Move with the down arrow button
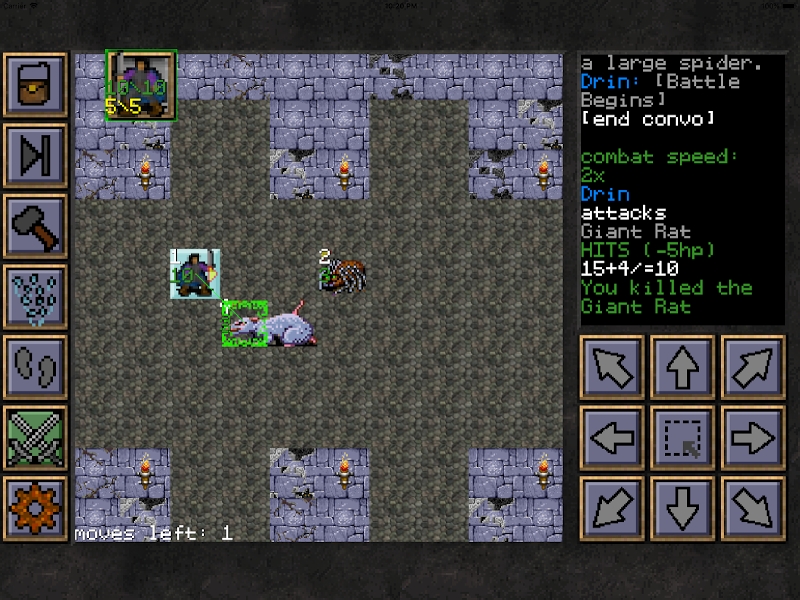800x600 pixels. tap(682, 508)
